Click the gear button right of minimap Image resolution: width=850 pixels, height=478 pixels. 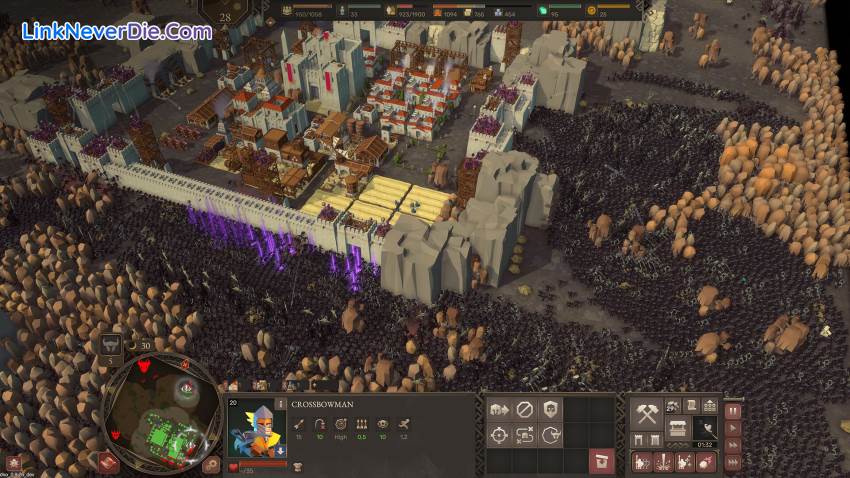tap(212, 463)
